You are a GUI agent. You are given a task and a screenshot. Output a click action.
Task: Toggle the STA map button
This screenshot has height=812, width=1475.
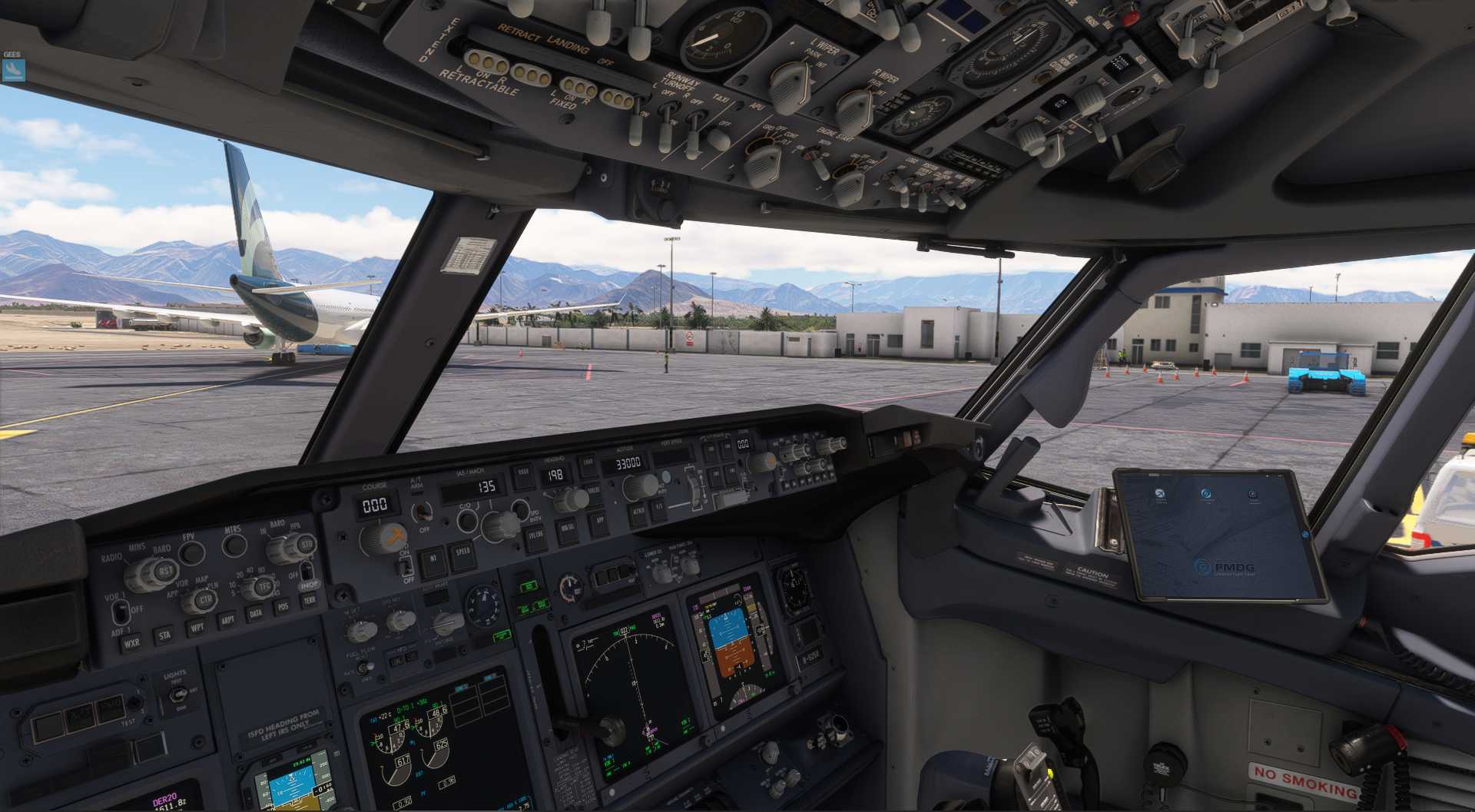coord(164,635)
